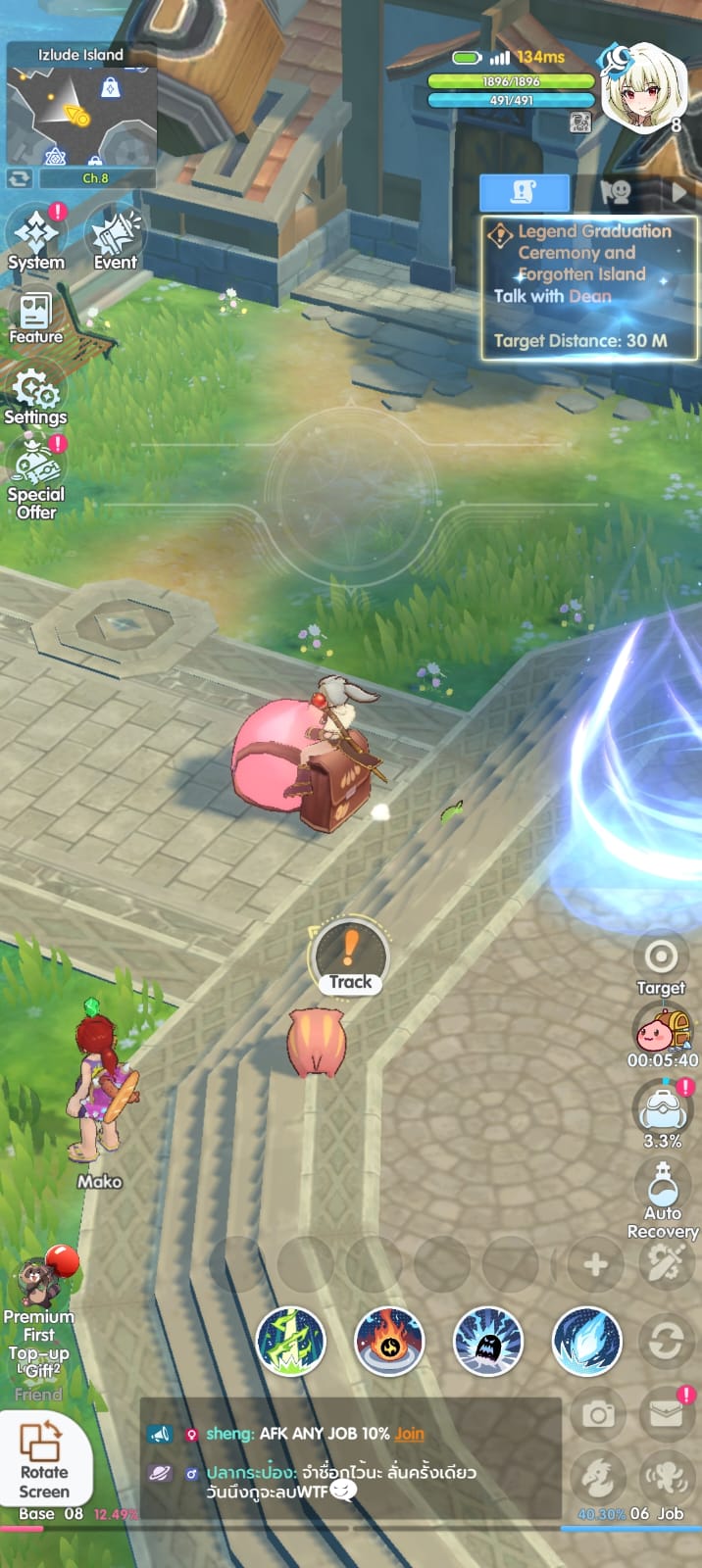Use the ice crystal skill
Screen dimensions: 702x1568
[x=587, y=1341]
